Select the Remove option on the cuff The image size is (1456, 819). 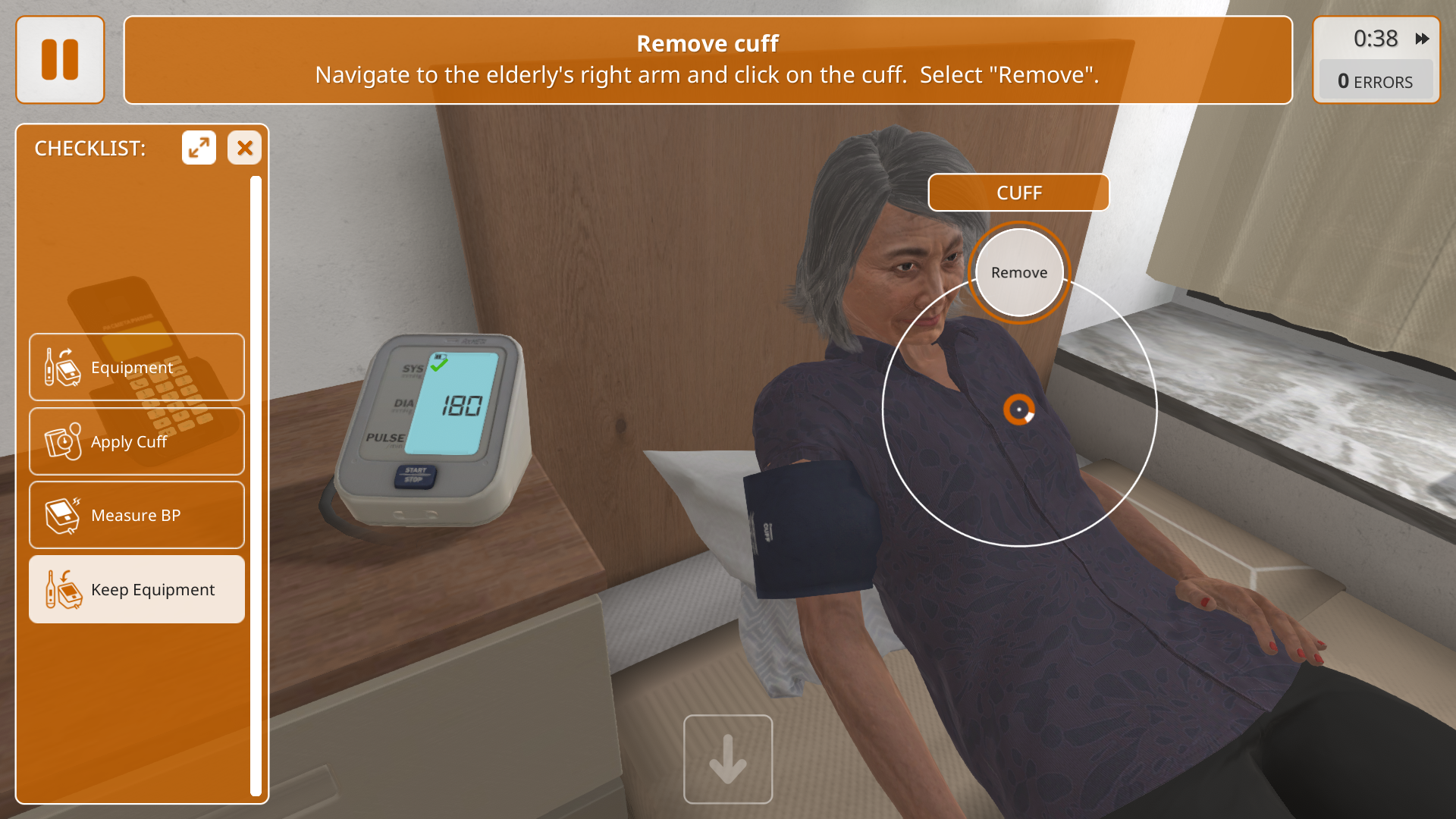(1018, 273)
